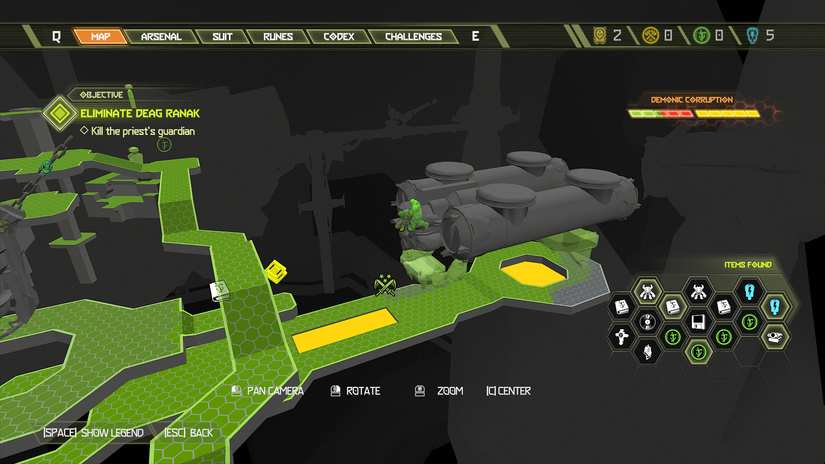Select the Runes tab
825x464 pixels.
pyautogui.click(x=278, y=37)
